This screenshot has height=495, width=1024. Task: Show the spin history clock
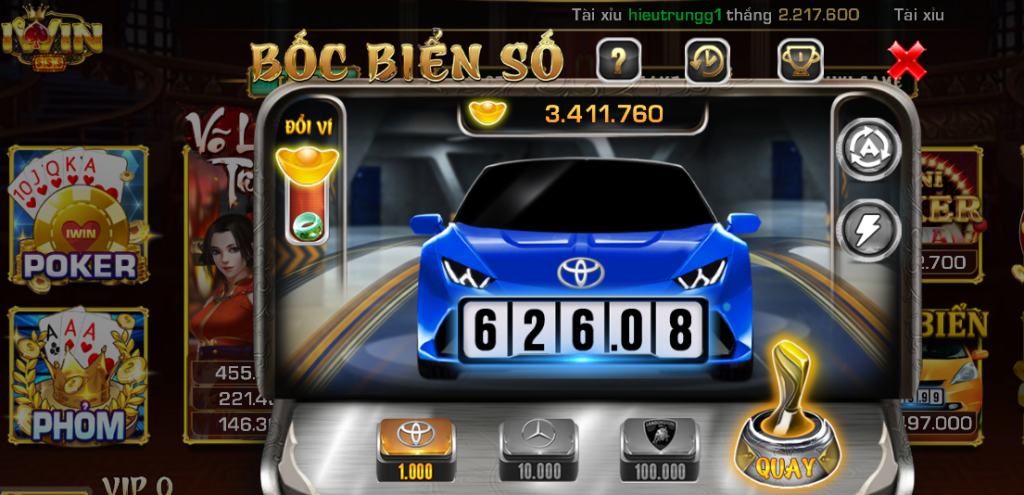point(707,62)
